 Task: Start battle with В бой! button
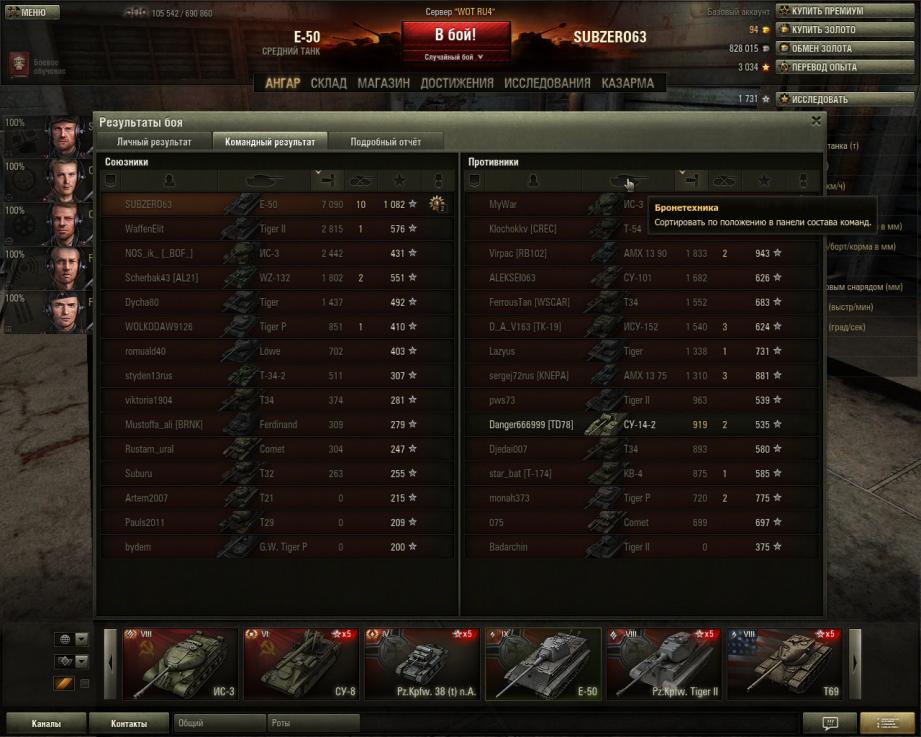pos(455,36)
